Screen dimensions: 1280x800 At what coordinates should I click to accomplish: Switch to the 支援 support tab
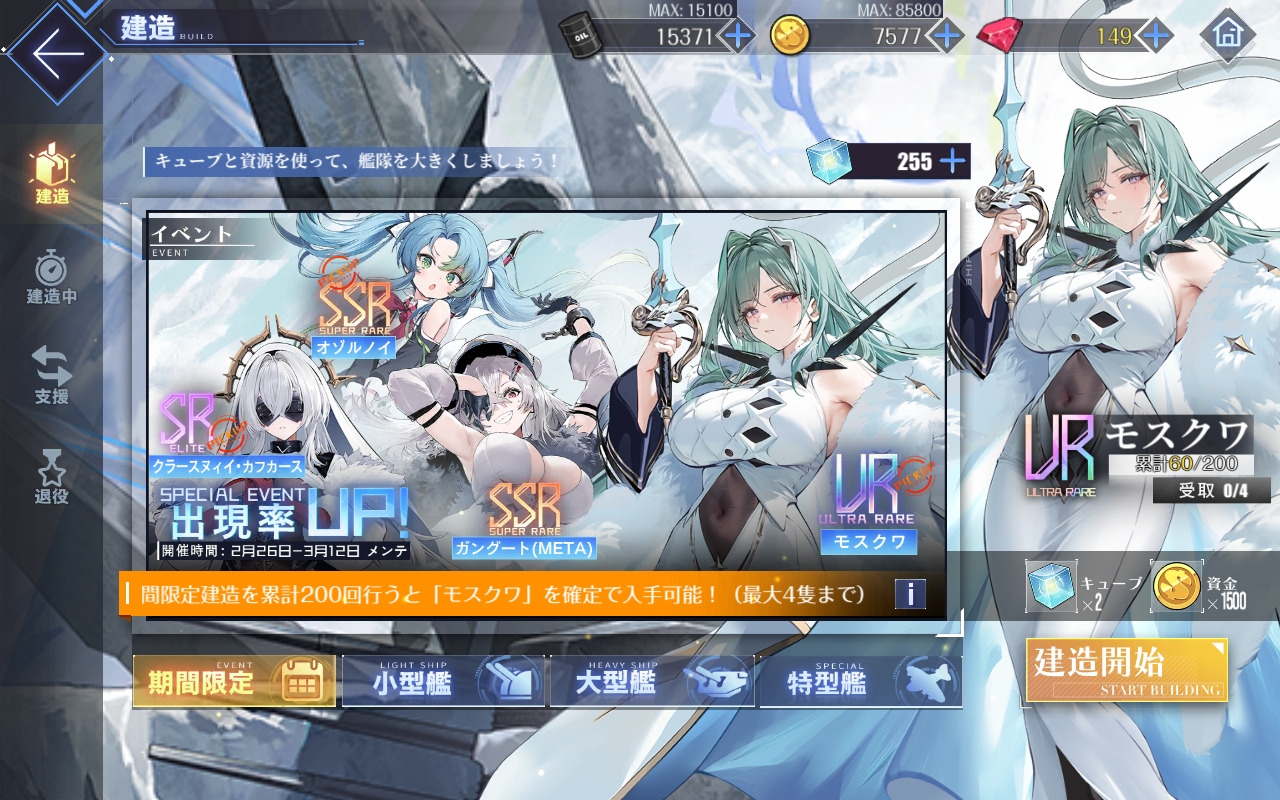point(52,376)
